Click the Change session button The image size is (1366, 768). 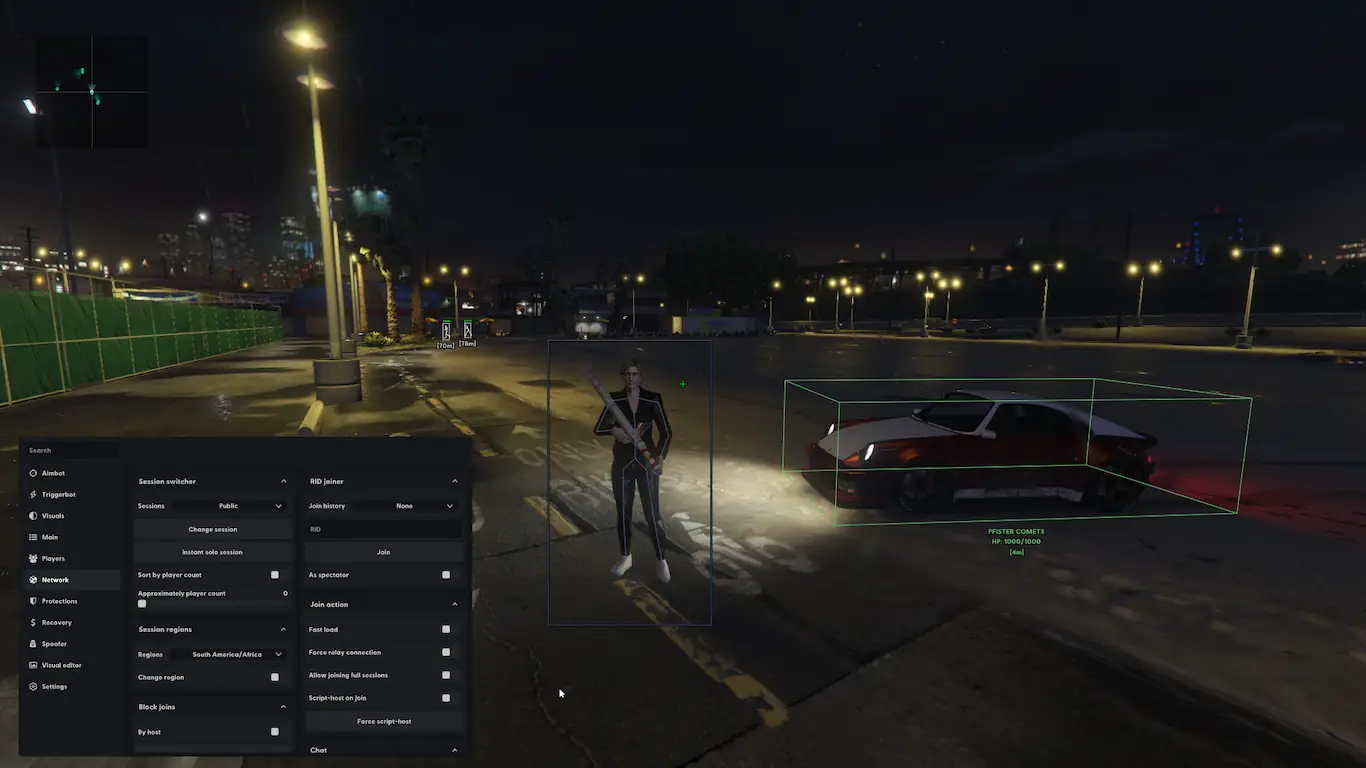coord(213,529)
